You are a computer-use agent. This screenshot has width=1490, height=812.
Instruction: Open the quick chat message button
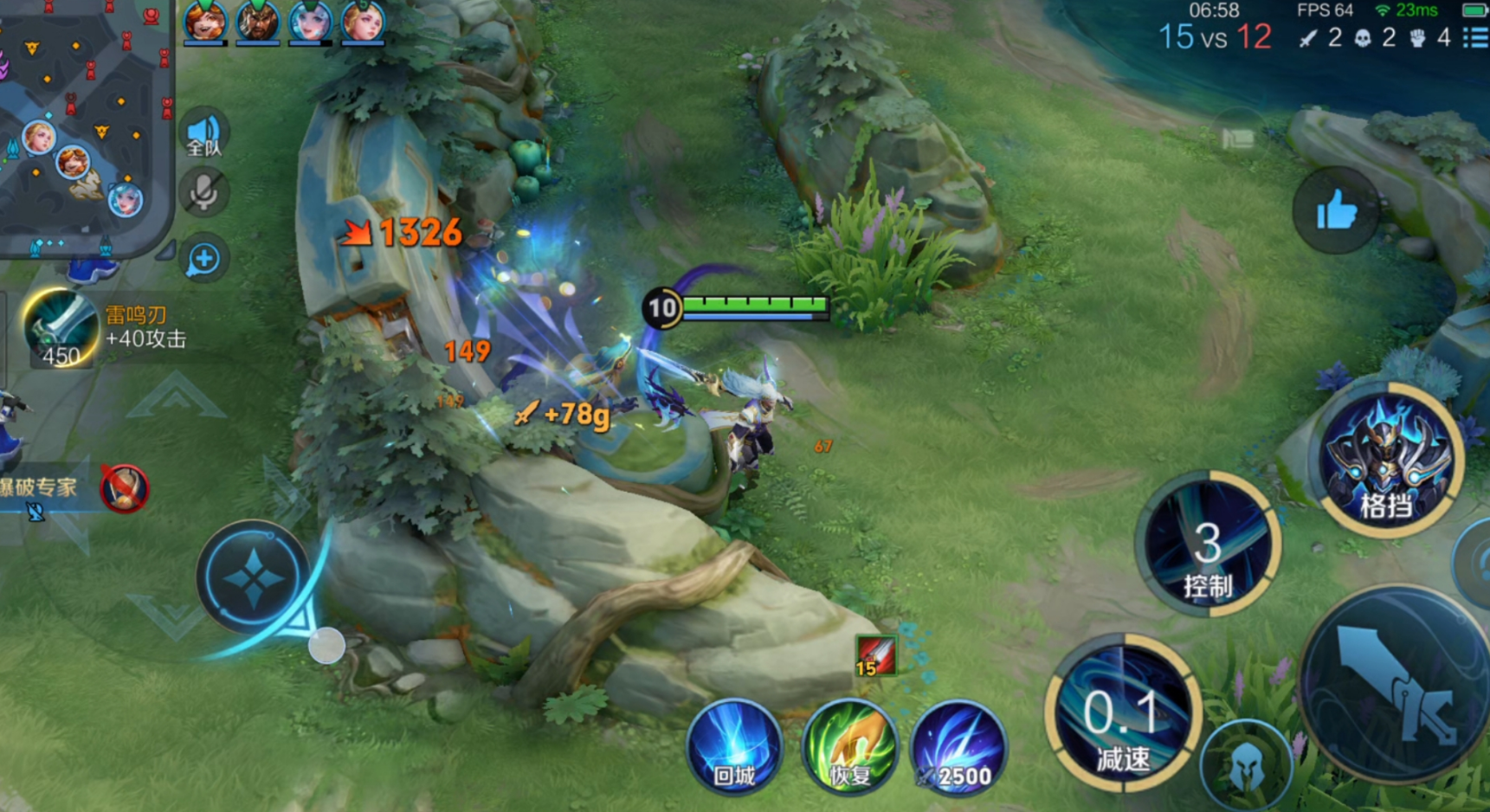pyautogui.click(x=203, y=259)
